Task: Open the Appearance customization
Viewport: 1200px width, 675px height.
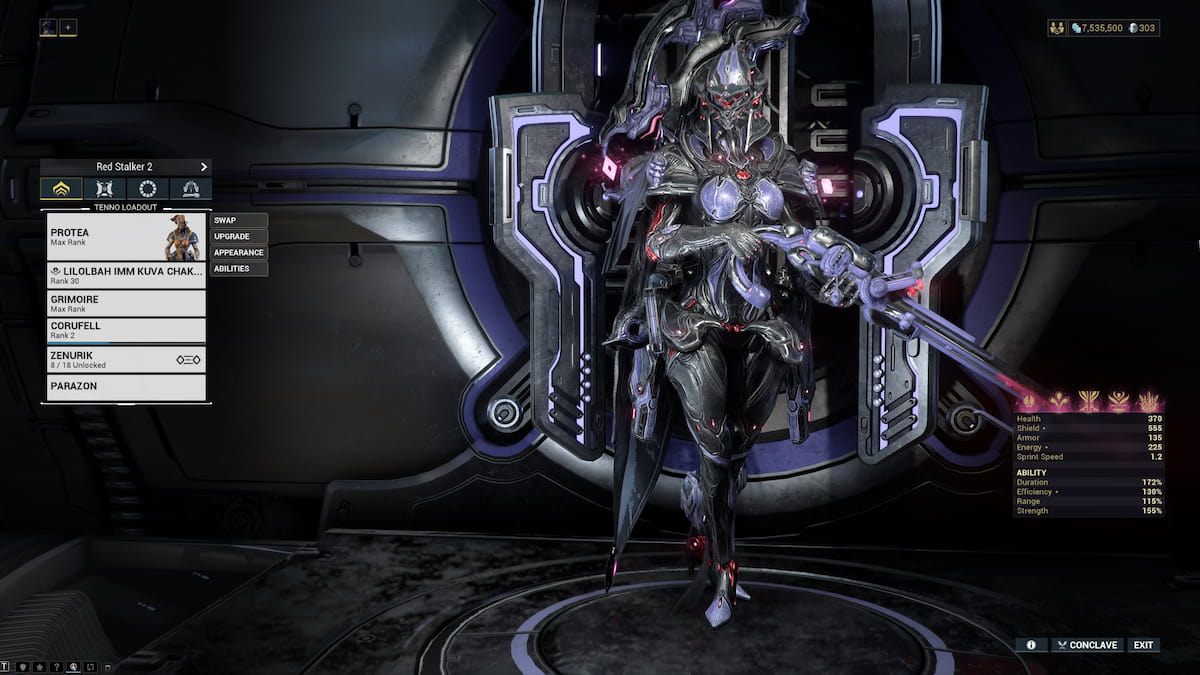Action: click(x=239, y=252)
